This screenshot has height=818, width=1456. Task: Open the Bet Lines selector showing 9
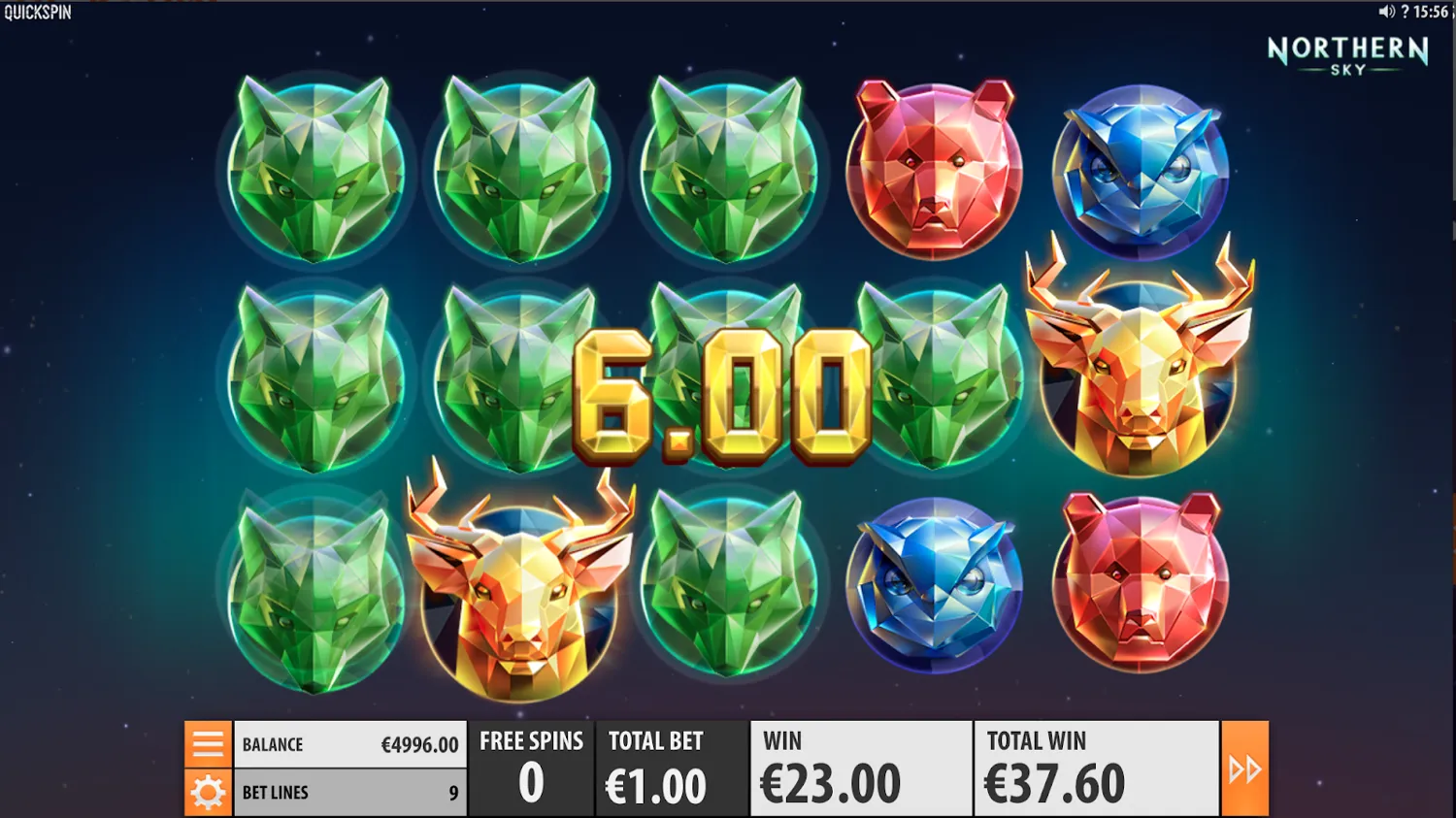(349, 792)
